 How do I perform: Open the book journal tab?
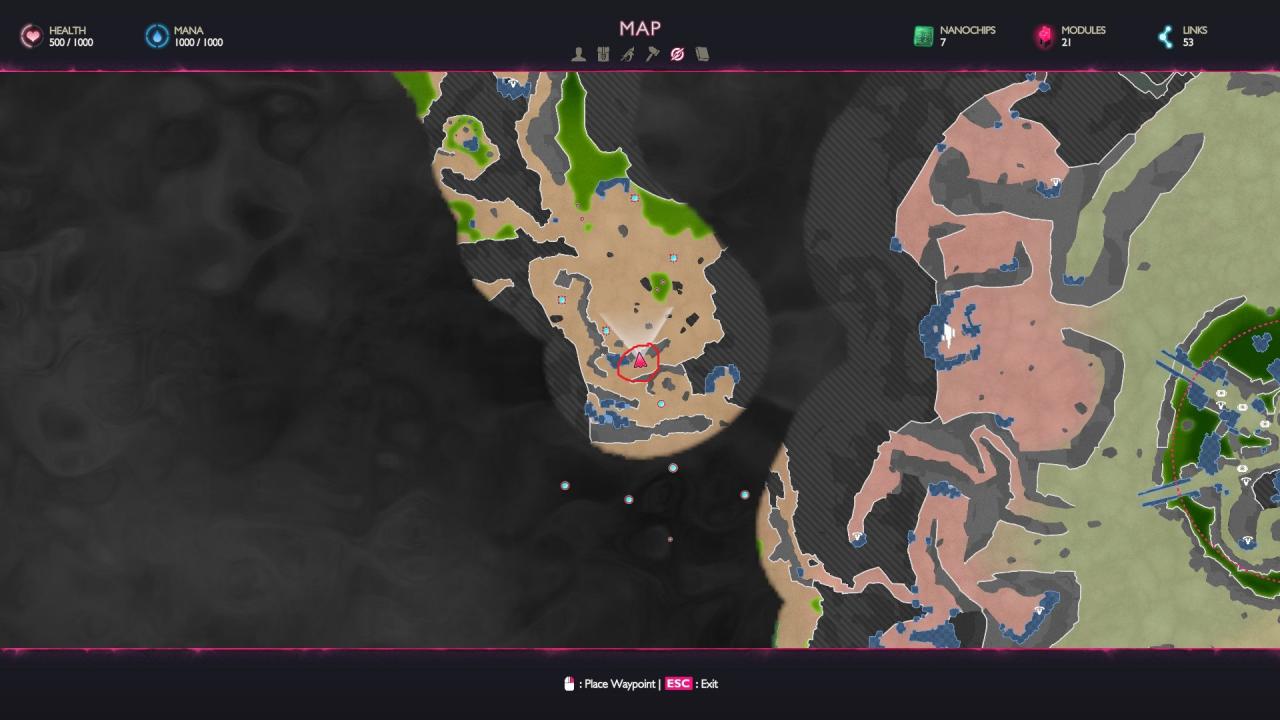(x=702, y=54)
